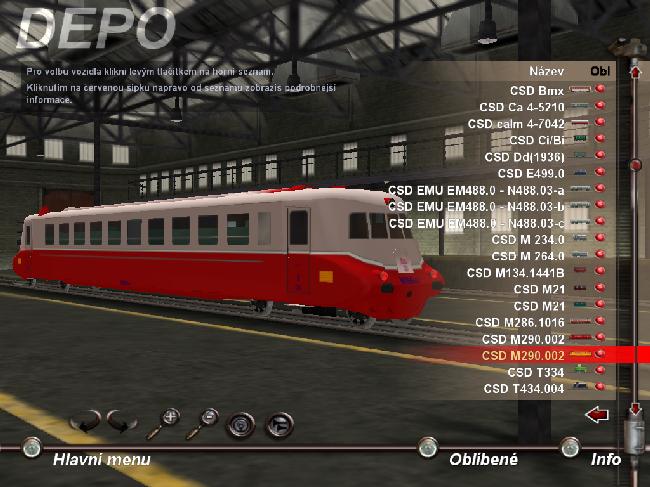The image size is (650, 487).
Task: Choose CSD T434.004 in the list
Action: [524, 388]
